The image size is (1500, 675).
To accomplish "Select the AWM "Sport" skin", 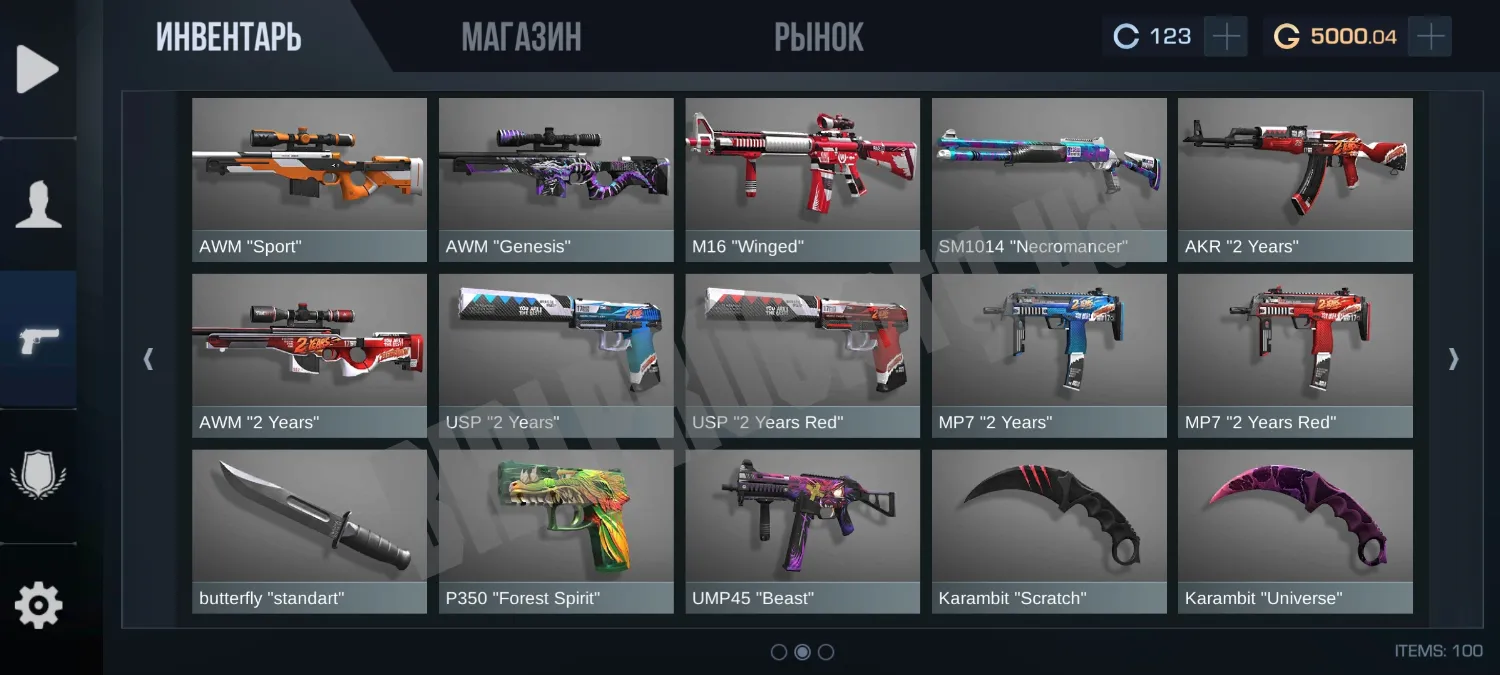I will tap(309, 179).
